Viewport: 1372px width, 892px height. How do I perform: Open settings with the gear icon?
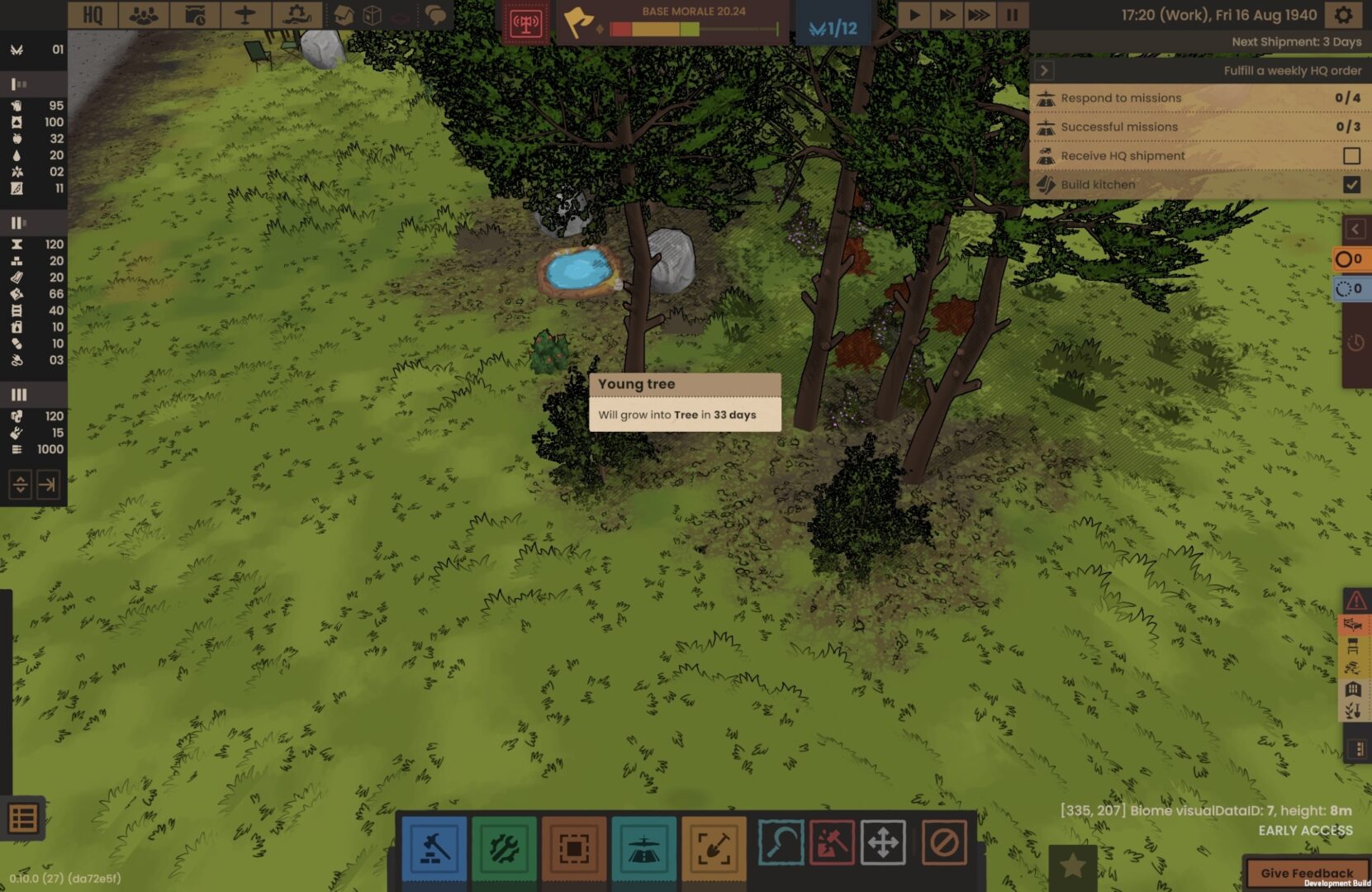point(1344,15)
